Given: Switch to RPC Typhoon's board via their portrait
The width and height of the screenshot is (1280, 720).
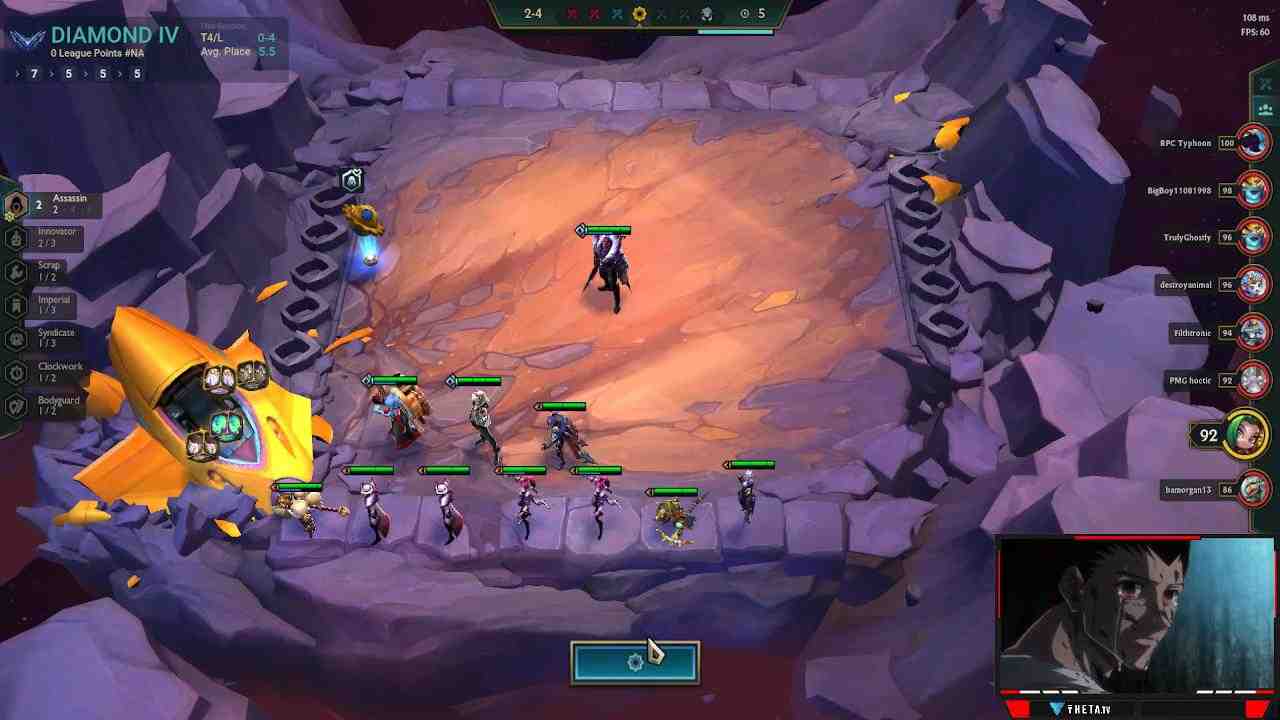Looking at the screenshot, I should click(1250, 143).
